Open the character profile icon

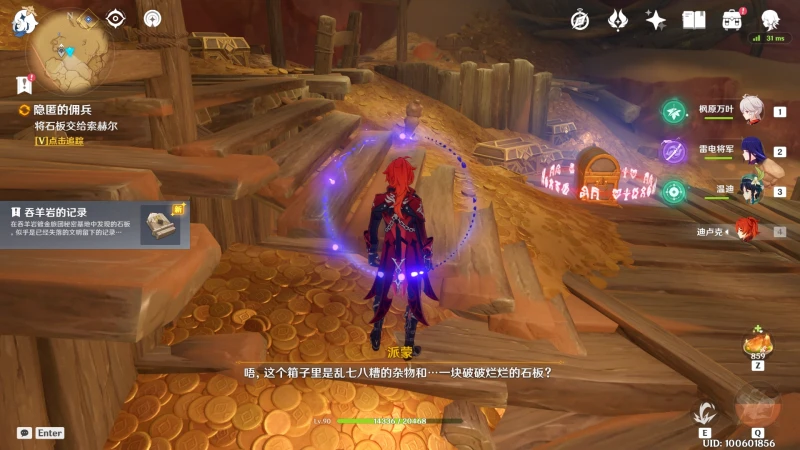(x=770, y=20)
